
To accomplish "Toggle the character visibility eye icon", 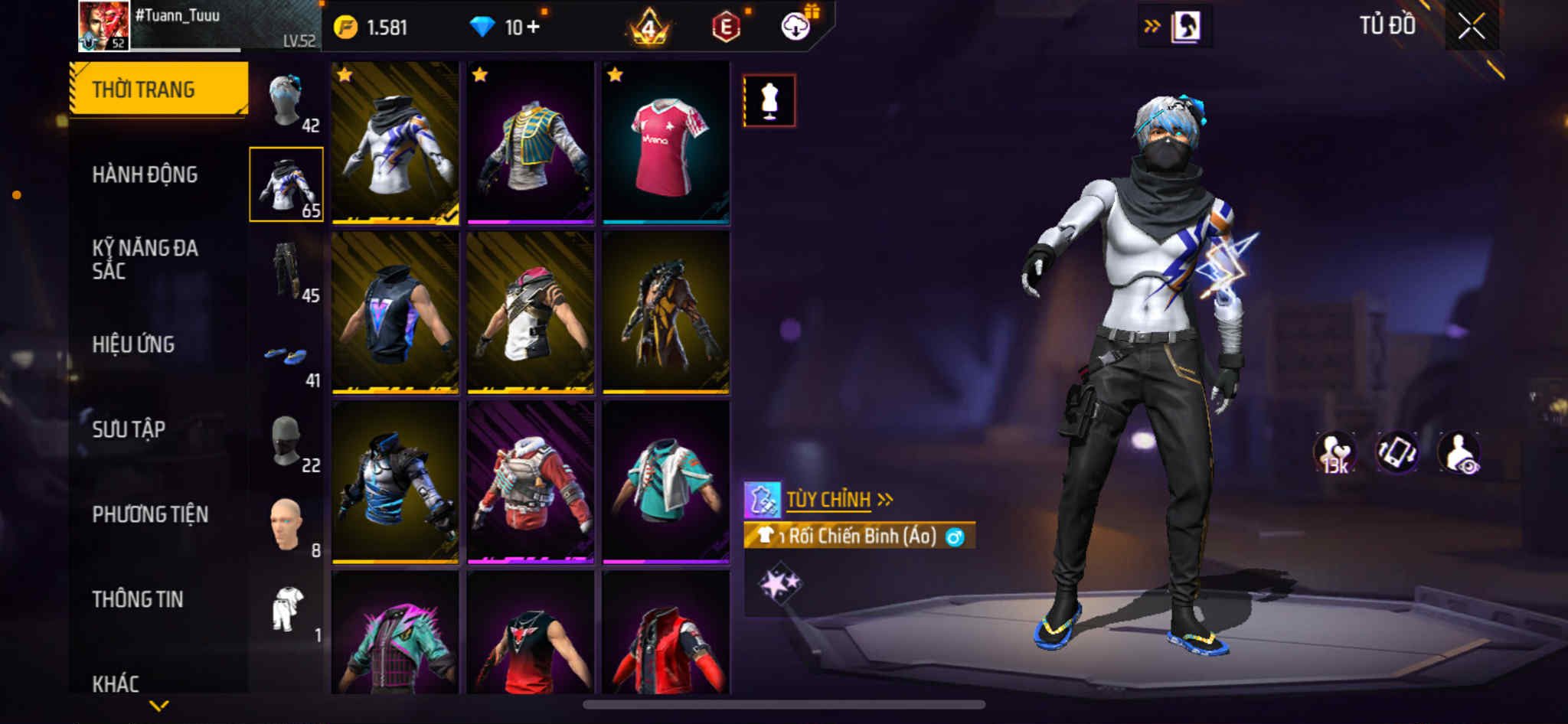I will coord(1459,452).
